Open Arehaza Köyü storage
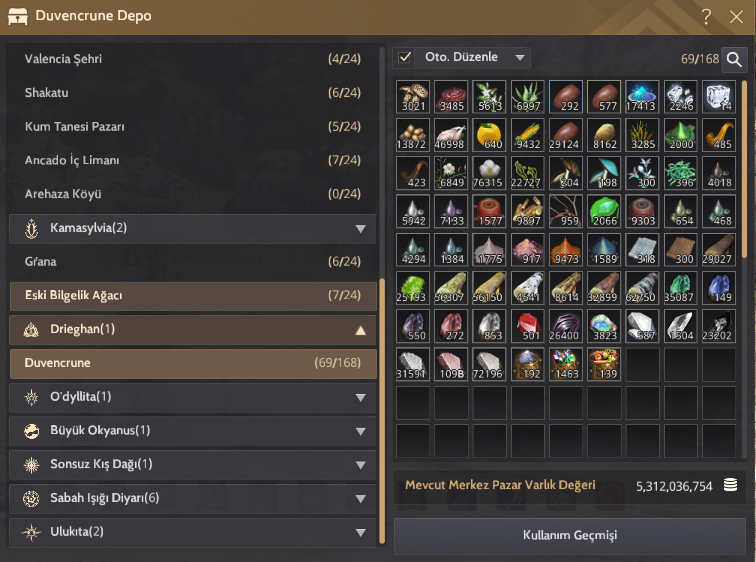The height and width of the screenshot is (562, 756). coord(192,194)
